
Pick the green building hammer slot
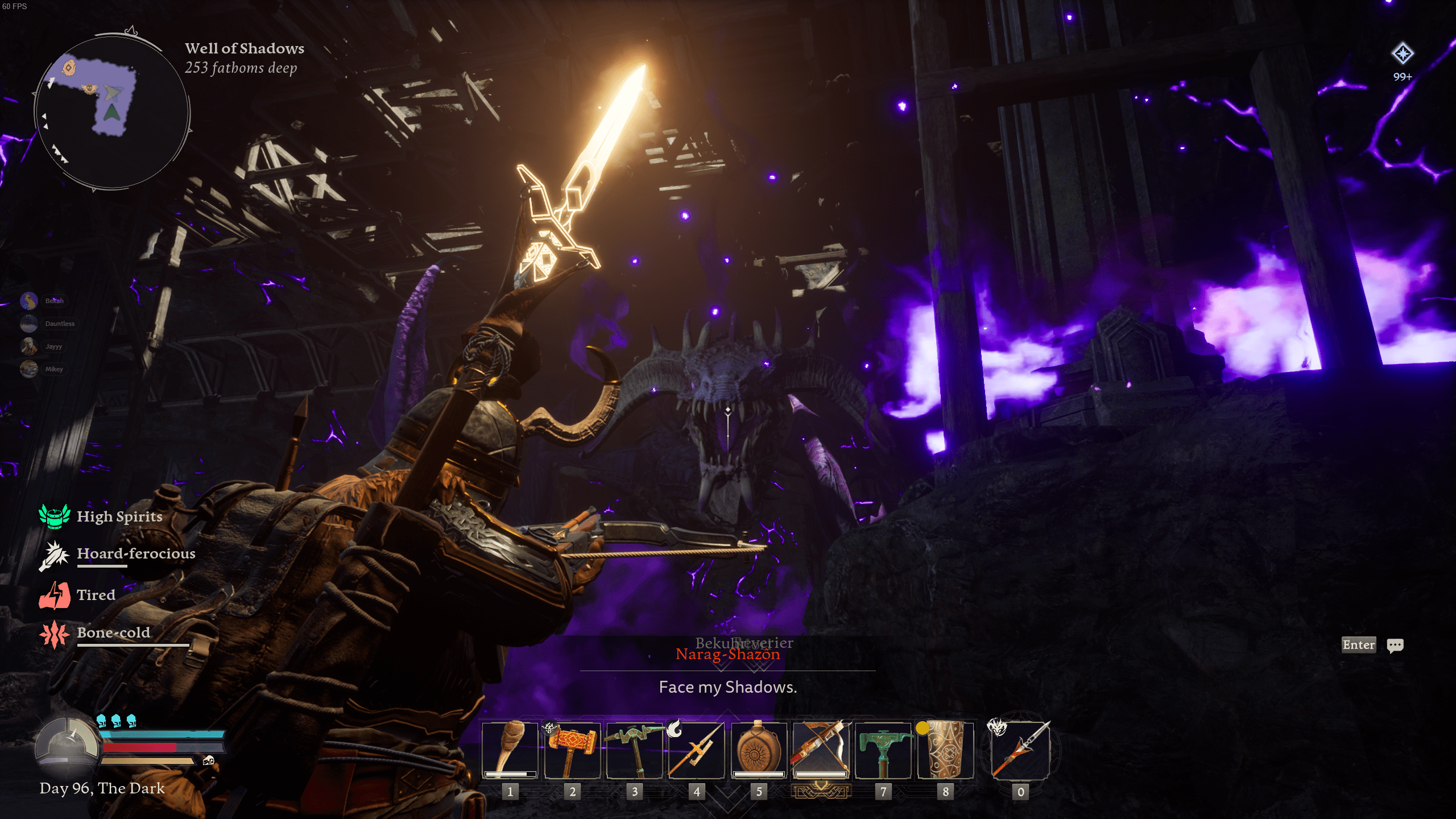(883, 750)
